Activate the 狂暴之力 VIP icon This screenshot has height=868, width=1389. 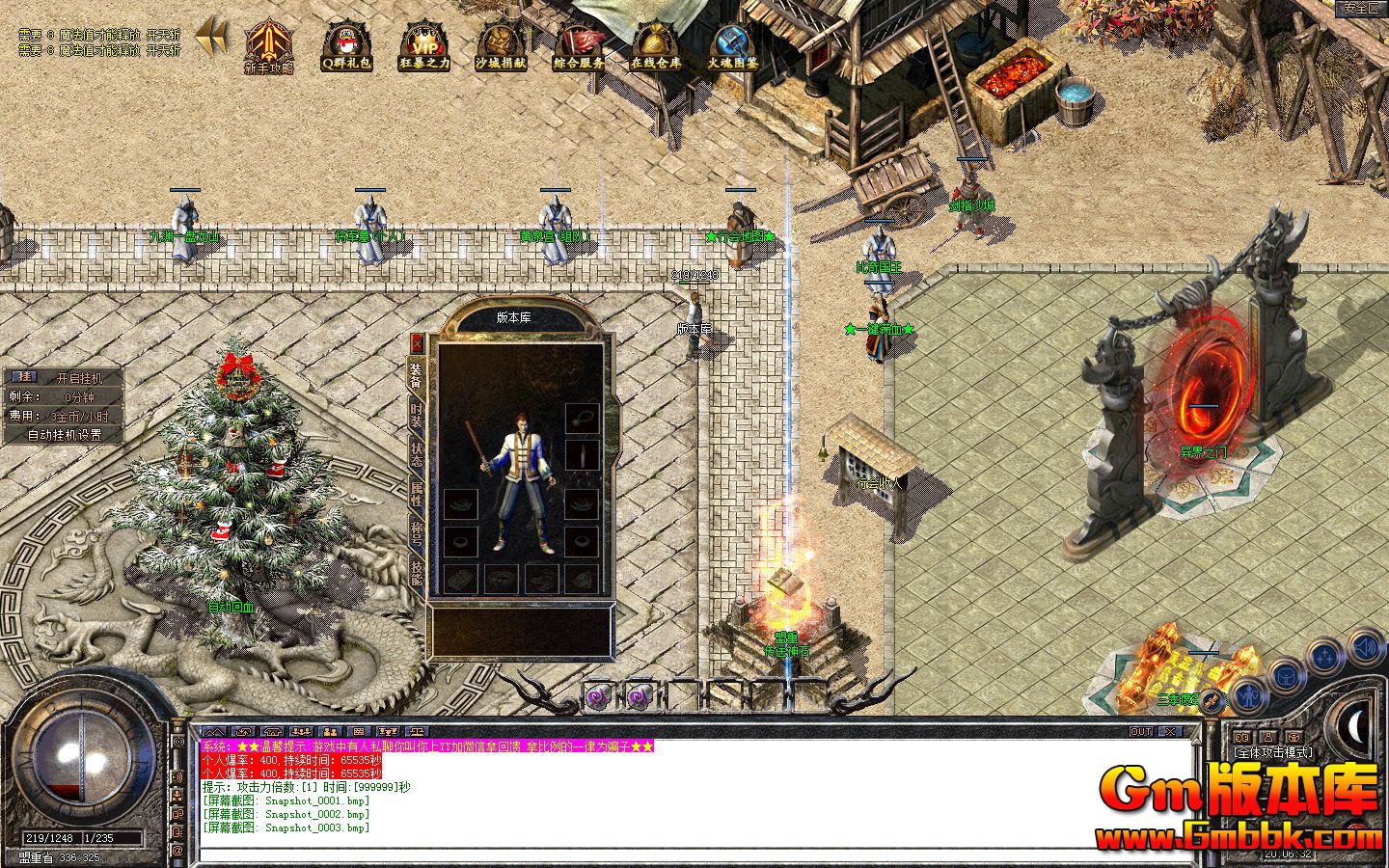[426, 45]
